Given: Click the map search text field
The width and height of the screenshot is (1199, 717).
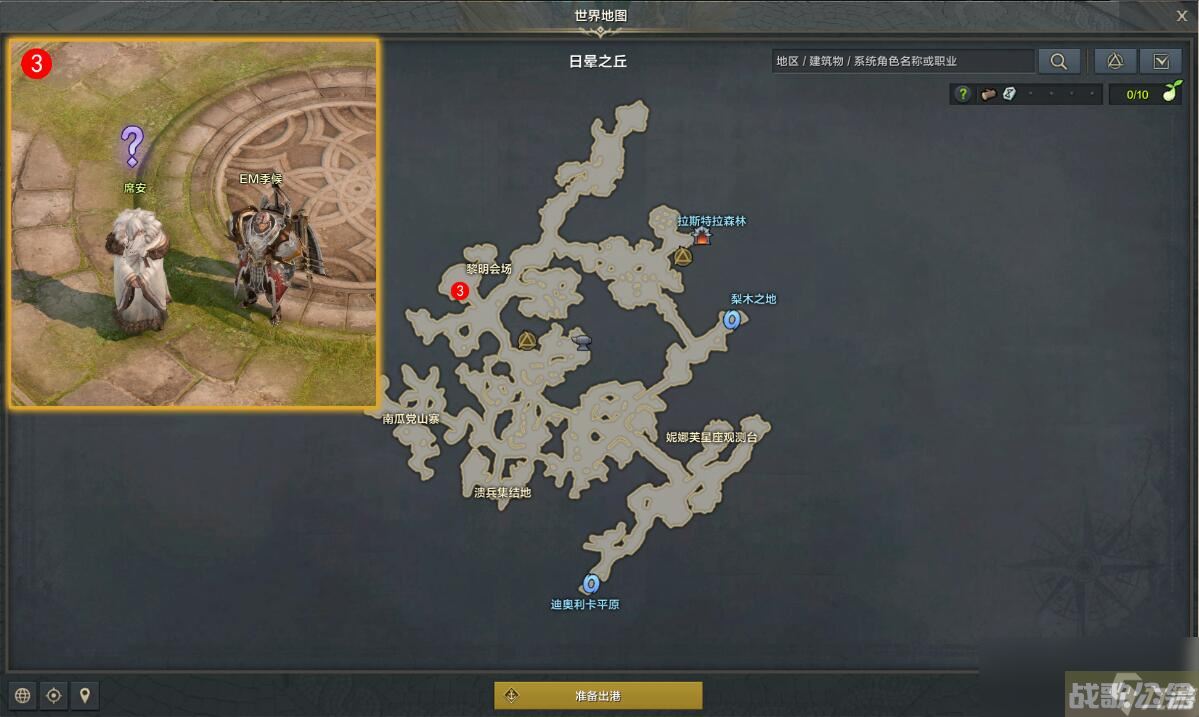Looking at the screenshot, I should (x=904, y=61).
